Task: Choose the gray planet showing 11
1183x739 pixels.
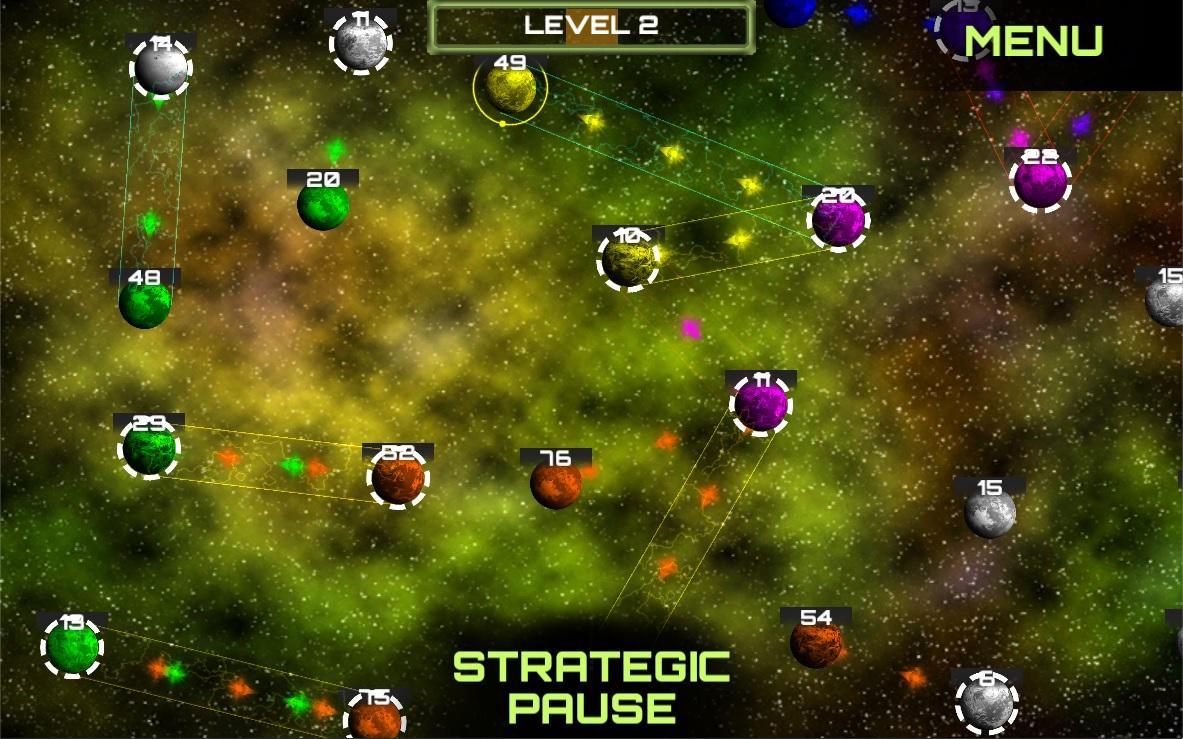Action: pos(360,44)
